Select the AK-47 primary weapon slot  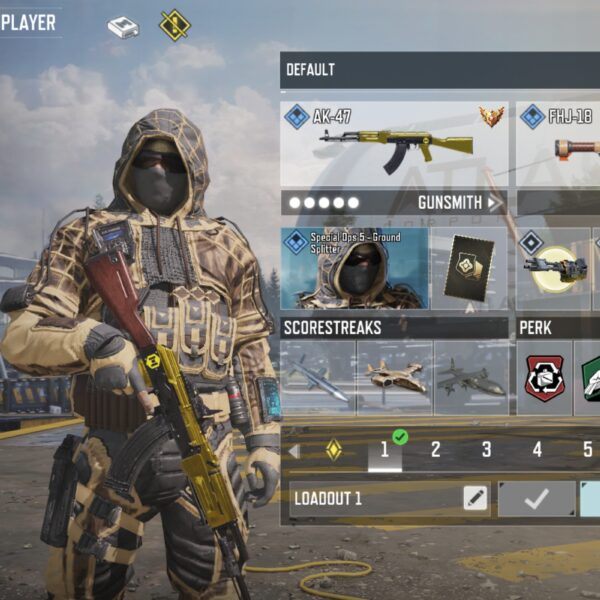[394, 143]
